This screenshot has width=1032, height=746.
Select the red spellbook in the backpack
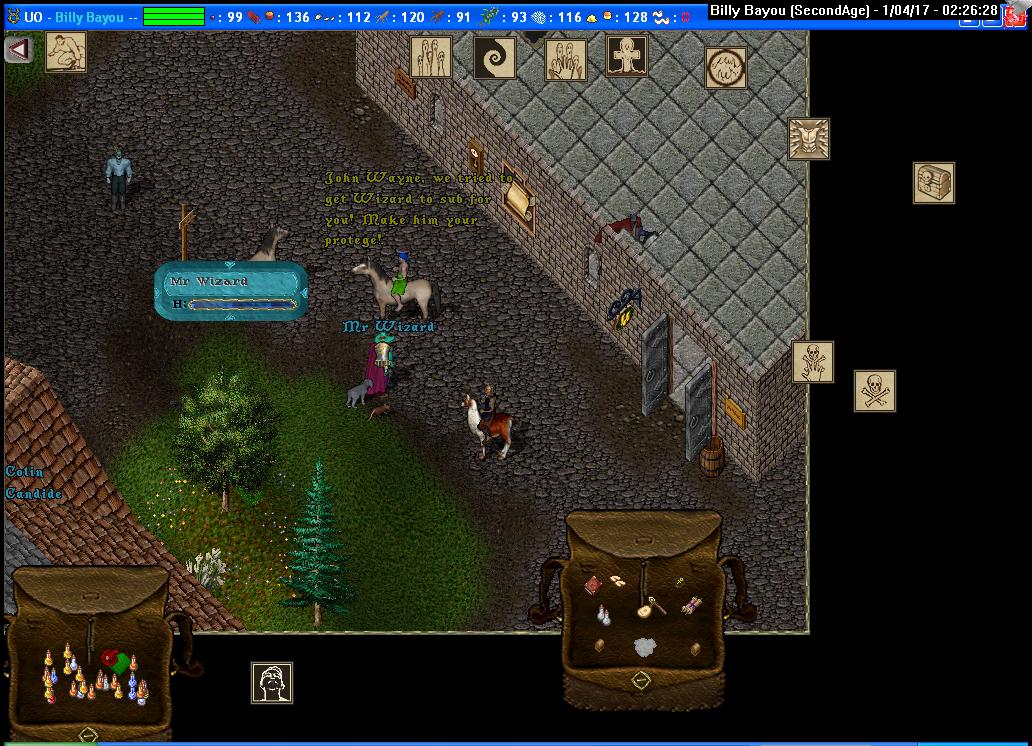tap(594, 584)
